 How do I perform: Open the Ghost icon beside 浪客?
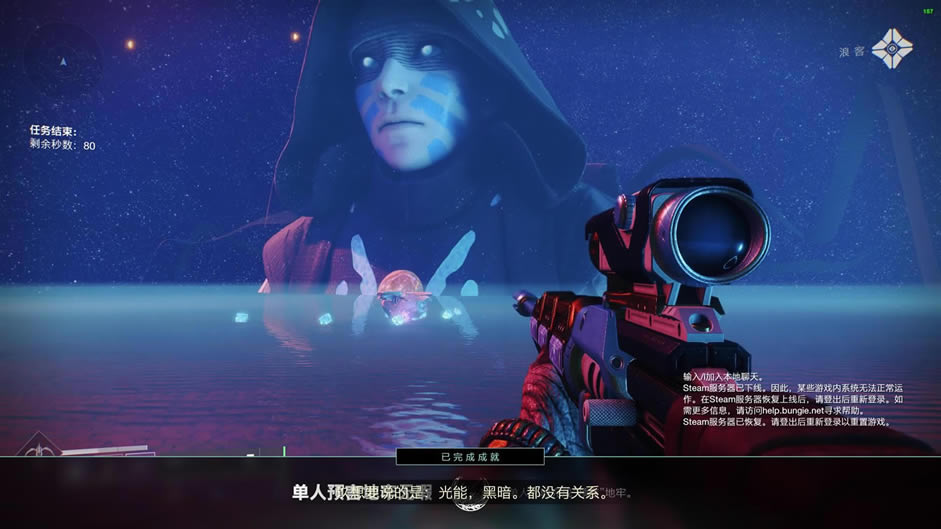(x=891, y=49)
